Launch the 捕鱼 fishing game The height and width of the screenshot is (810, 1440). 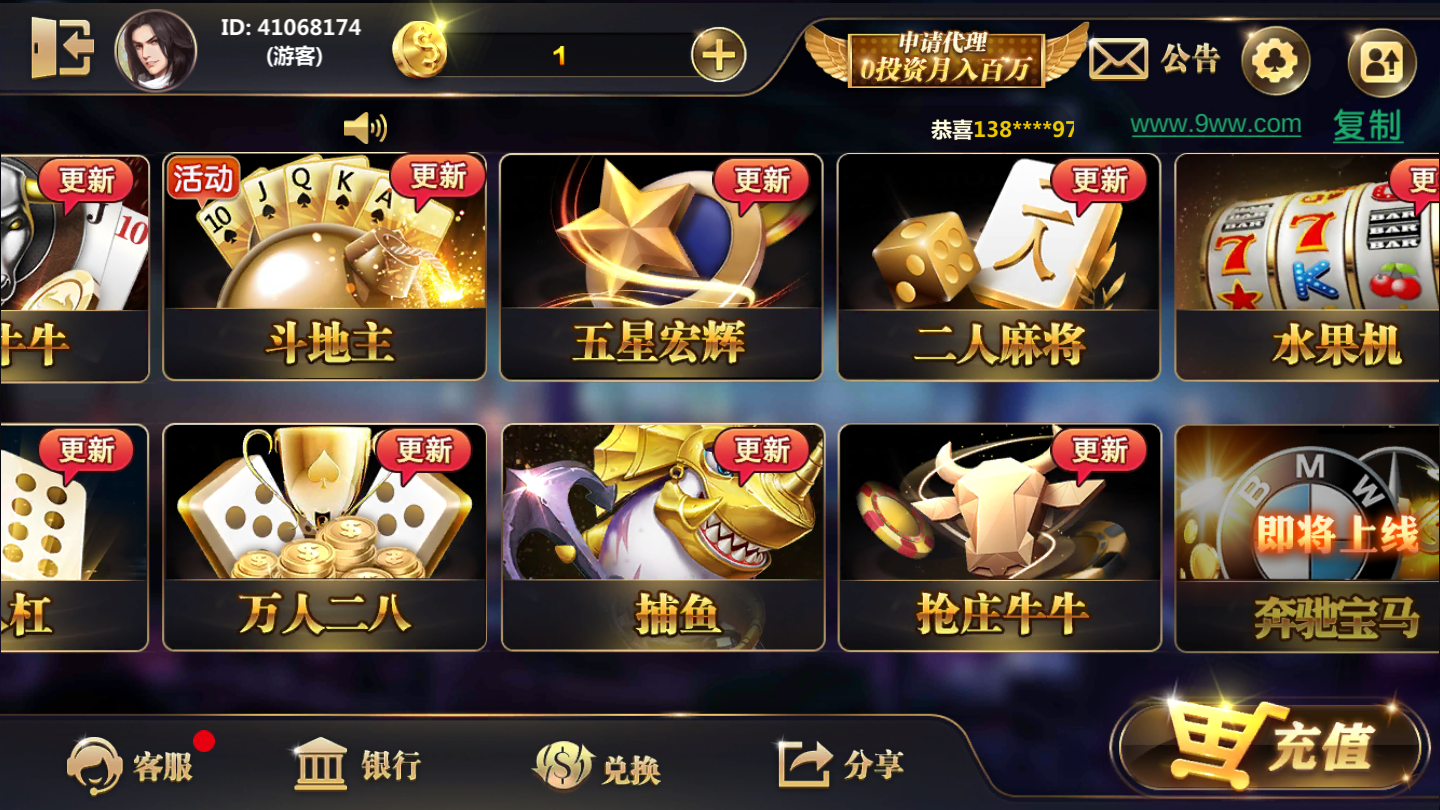660,535
